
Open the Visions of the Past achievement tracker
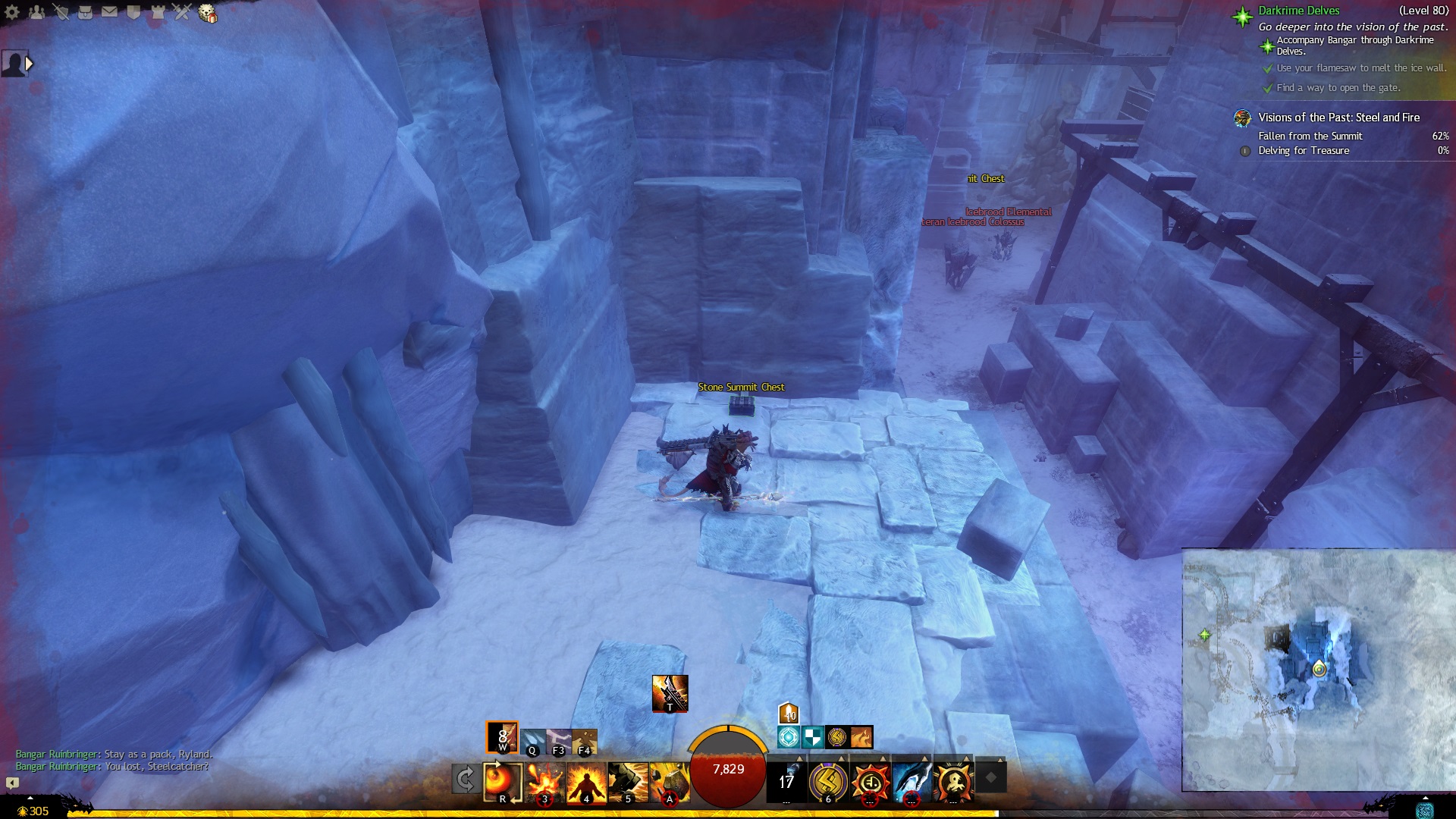(1338, 118)
